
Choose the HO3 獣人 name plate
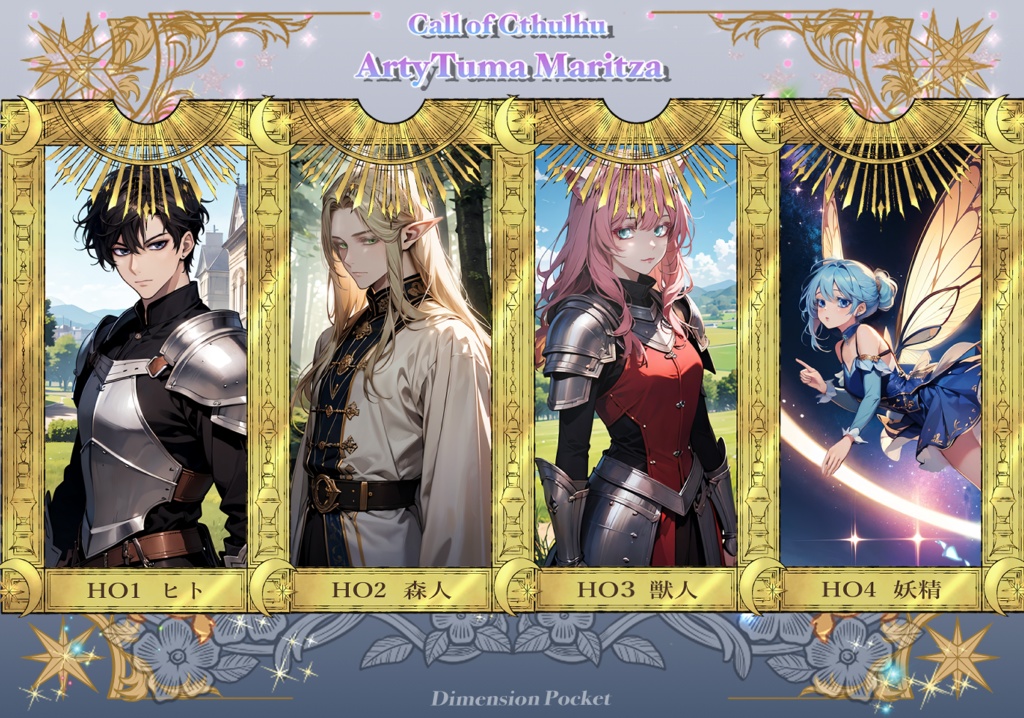coord(636,590)
